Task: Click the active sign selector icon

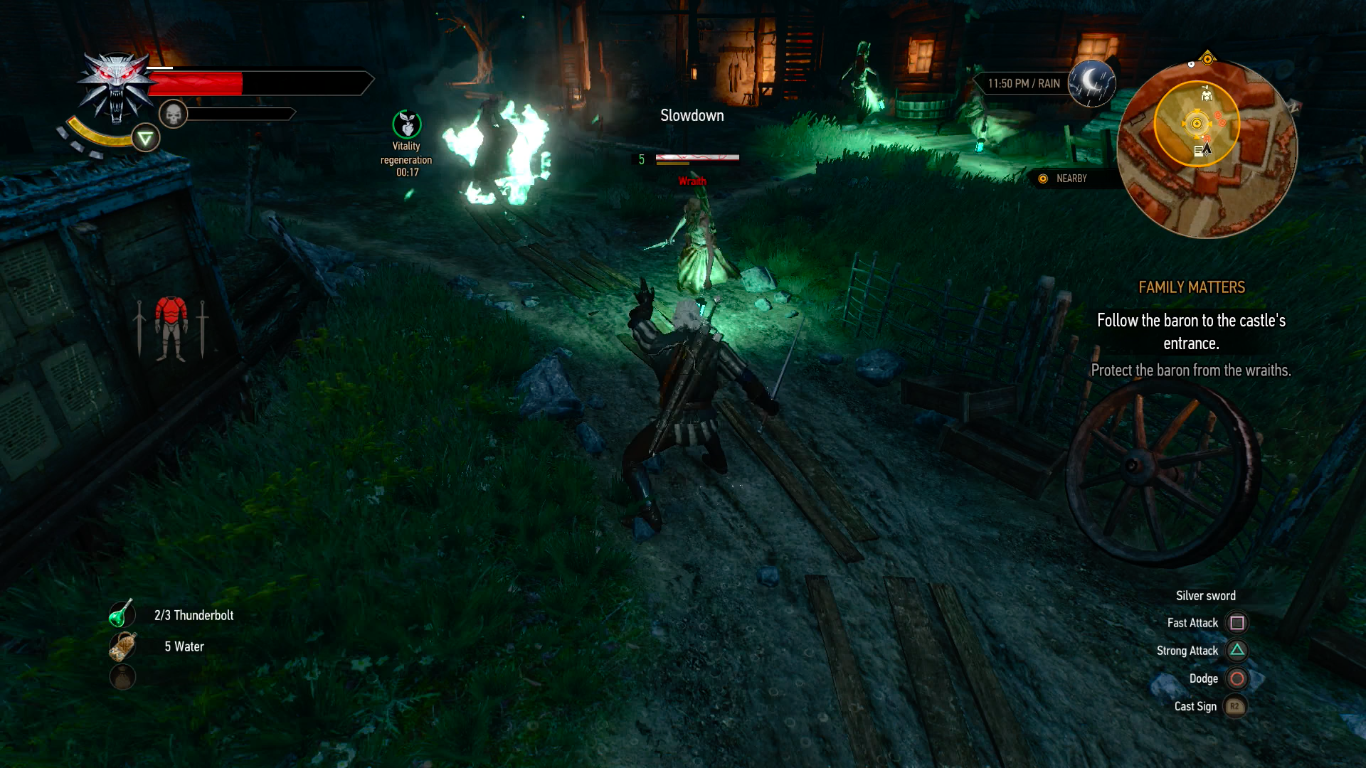Action: tap(147, 138)
